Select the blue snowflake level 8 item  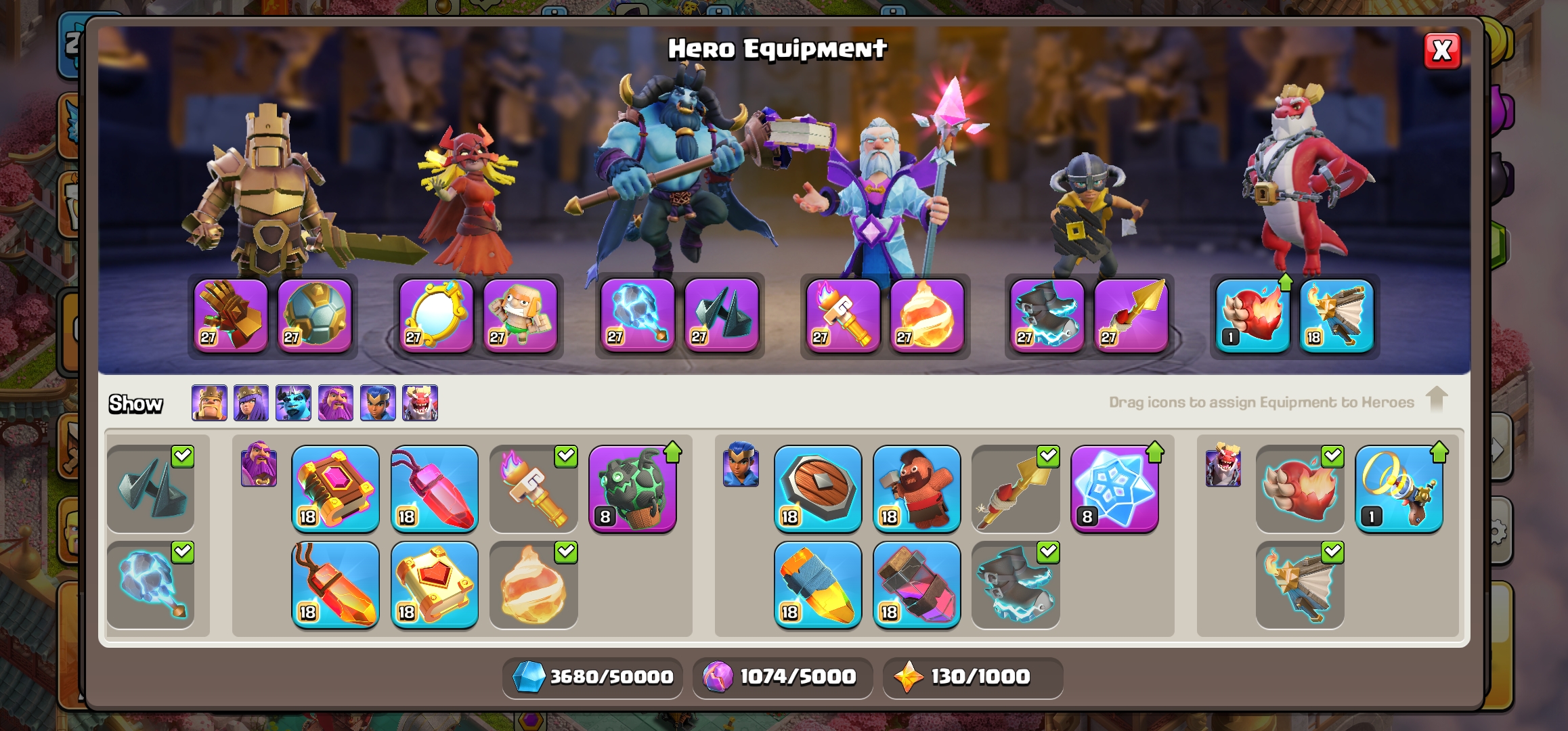(x=1114, y=489)
